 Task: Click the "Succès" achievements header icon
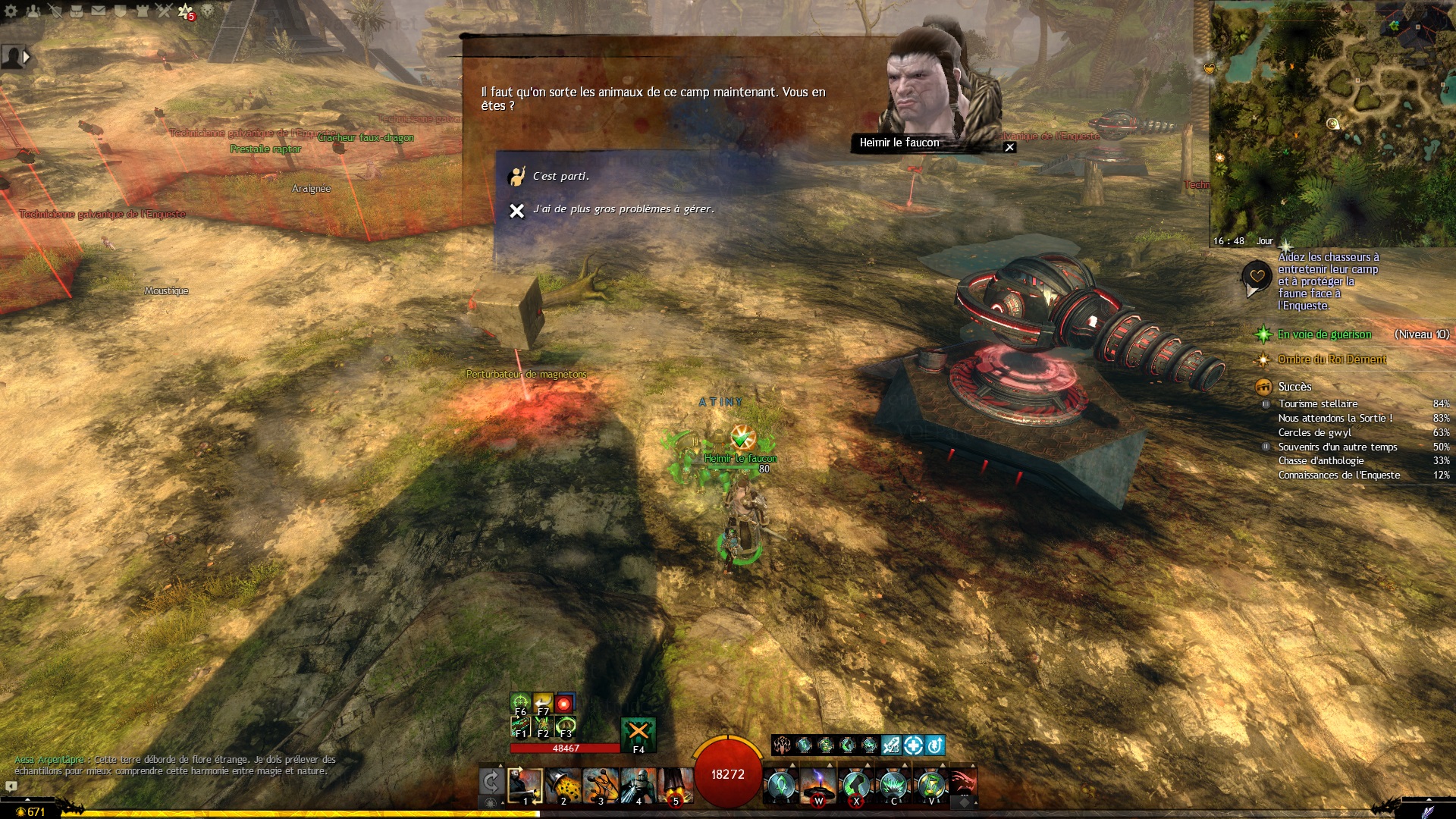pyautogui.click(x=1263, y=387)
